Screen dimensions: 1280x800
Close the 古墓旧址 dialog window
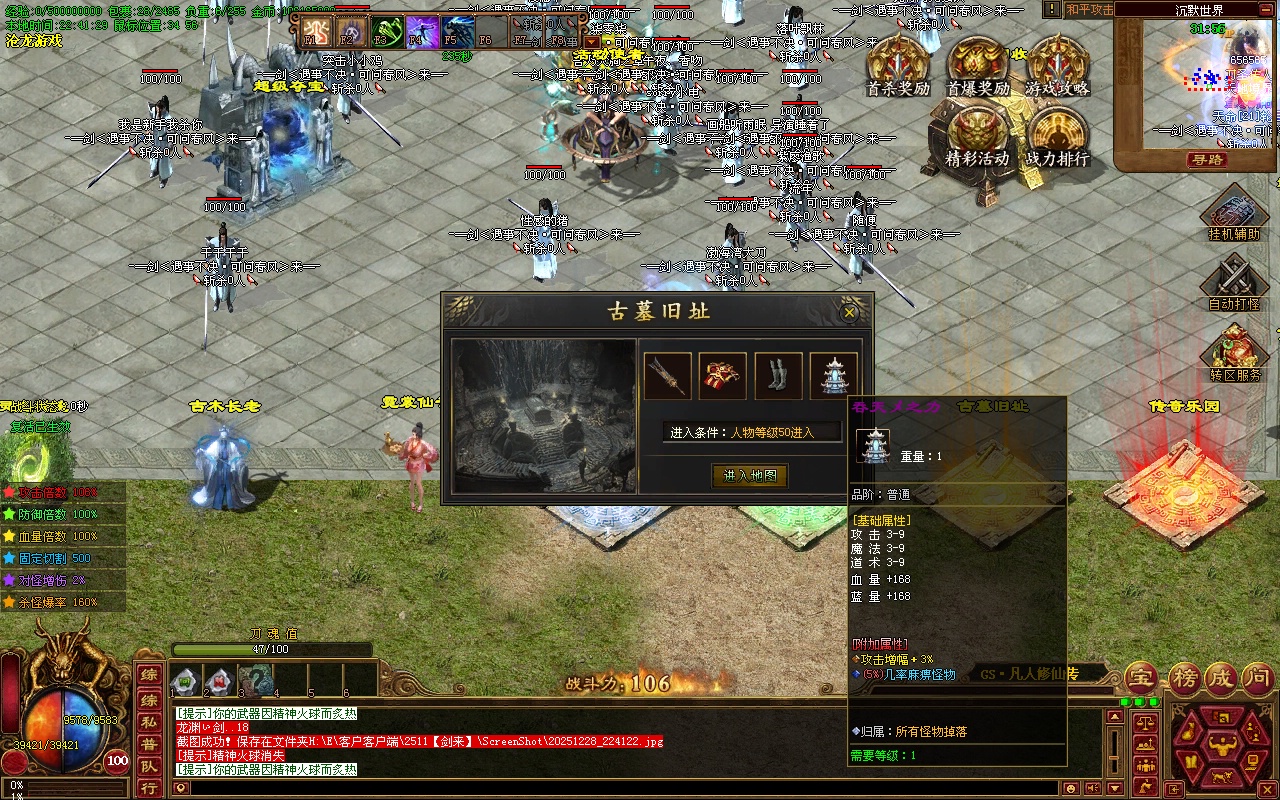[849, 313]
